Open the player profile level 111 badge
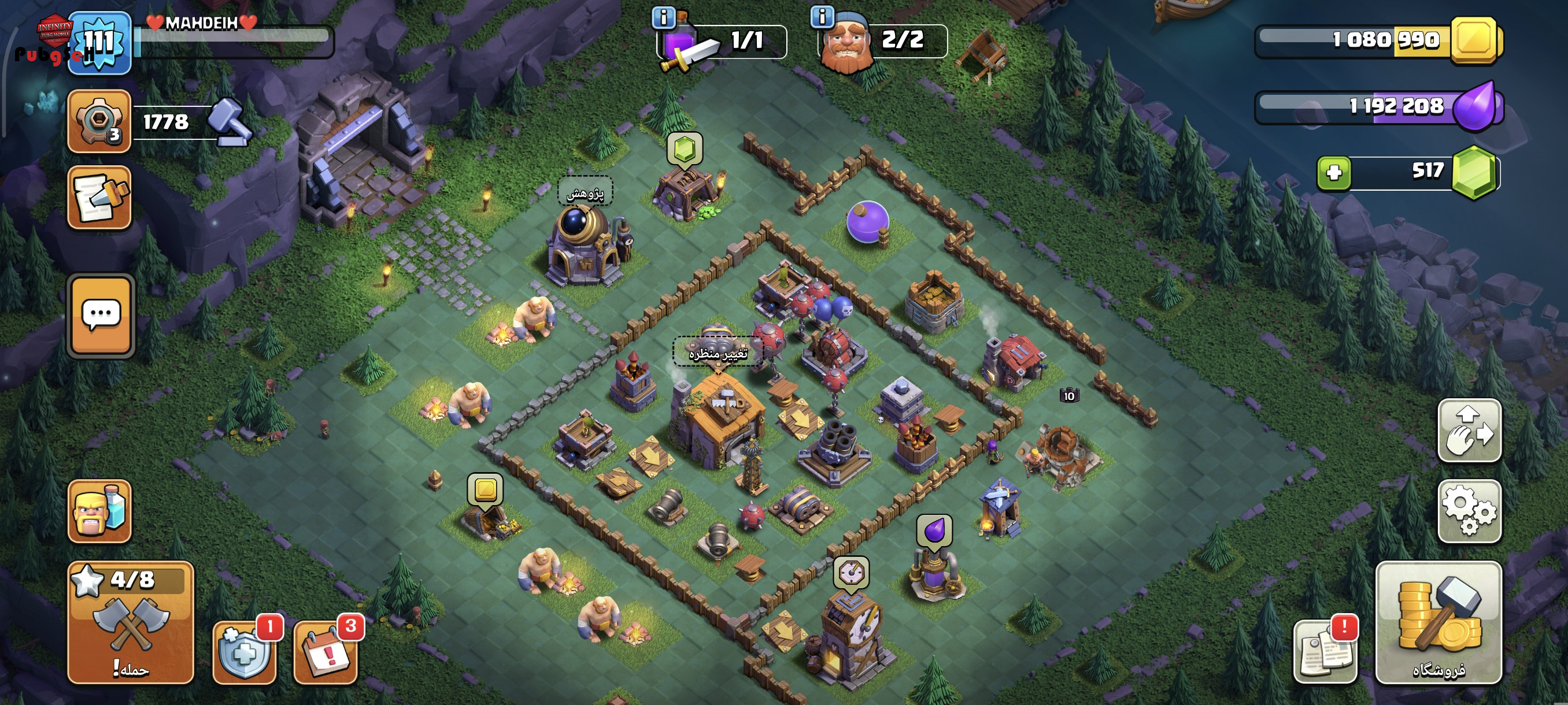Screen dimensions: 1568x705 tap(99, 43)
